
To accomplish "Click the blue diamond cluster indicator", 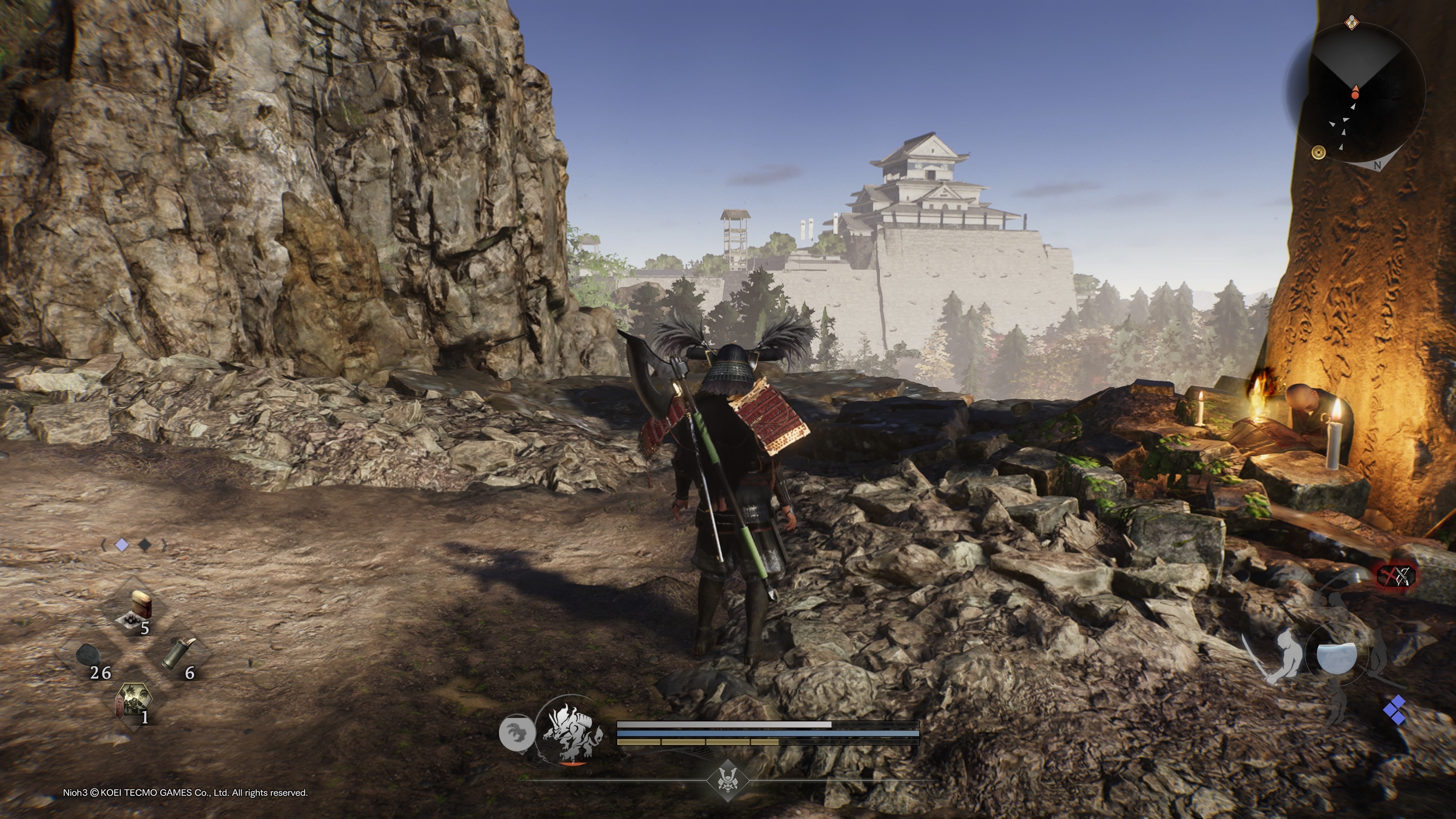I will pyautogui.click(x=1395, y=711).
